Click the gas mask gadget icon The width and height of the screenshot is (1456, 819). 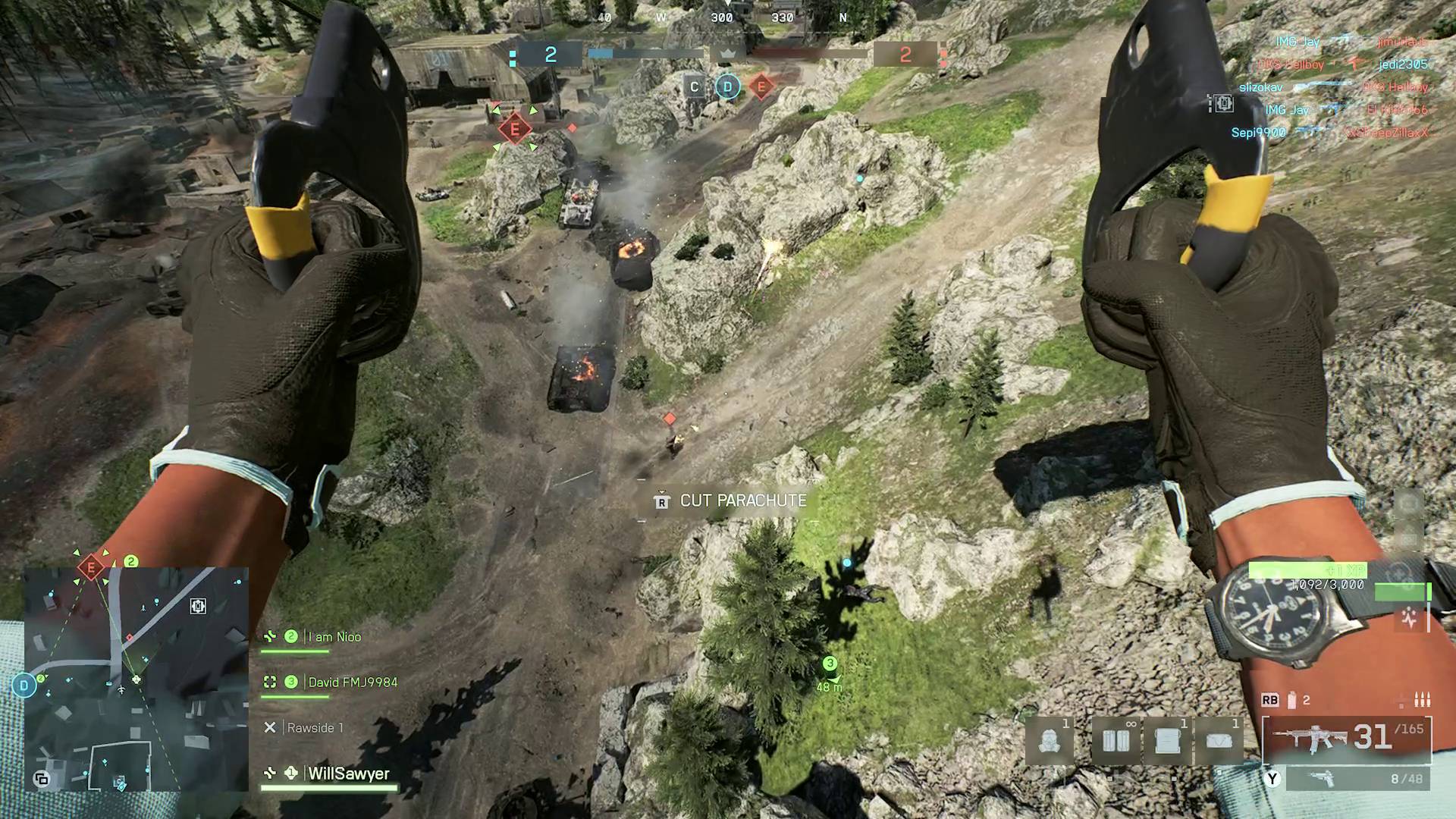point(1049,739)
